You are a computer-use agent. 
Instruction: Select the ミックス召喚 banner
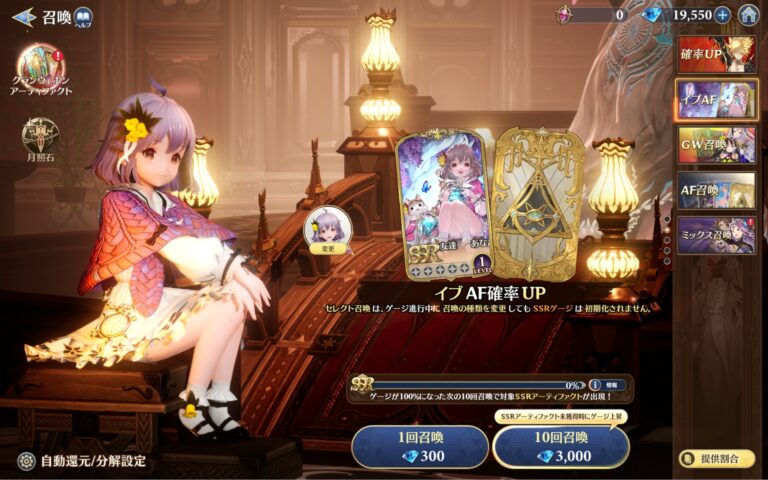click(x=716, y=235)
